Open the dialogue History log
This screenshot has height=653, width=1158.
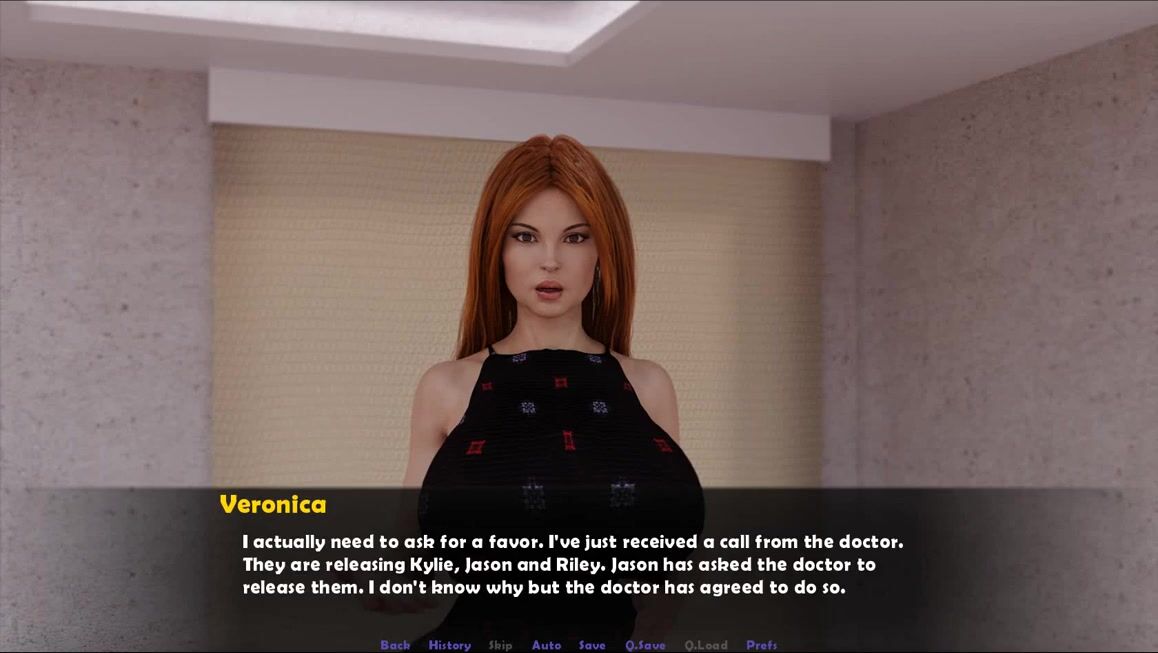(449, 645)
